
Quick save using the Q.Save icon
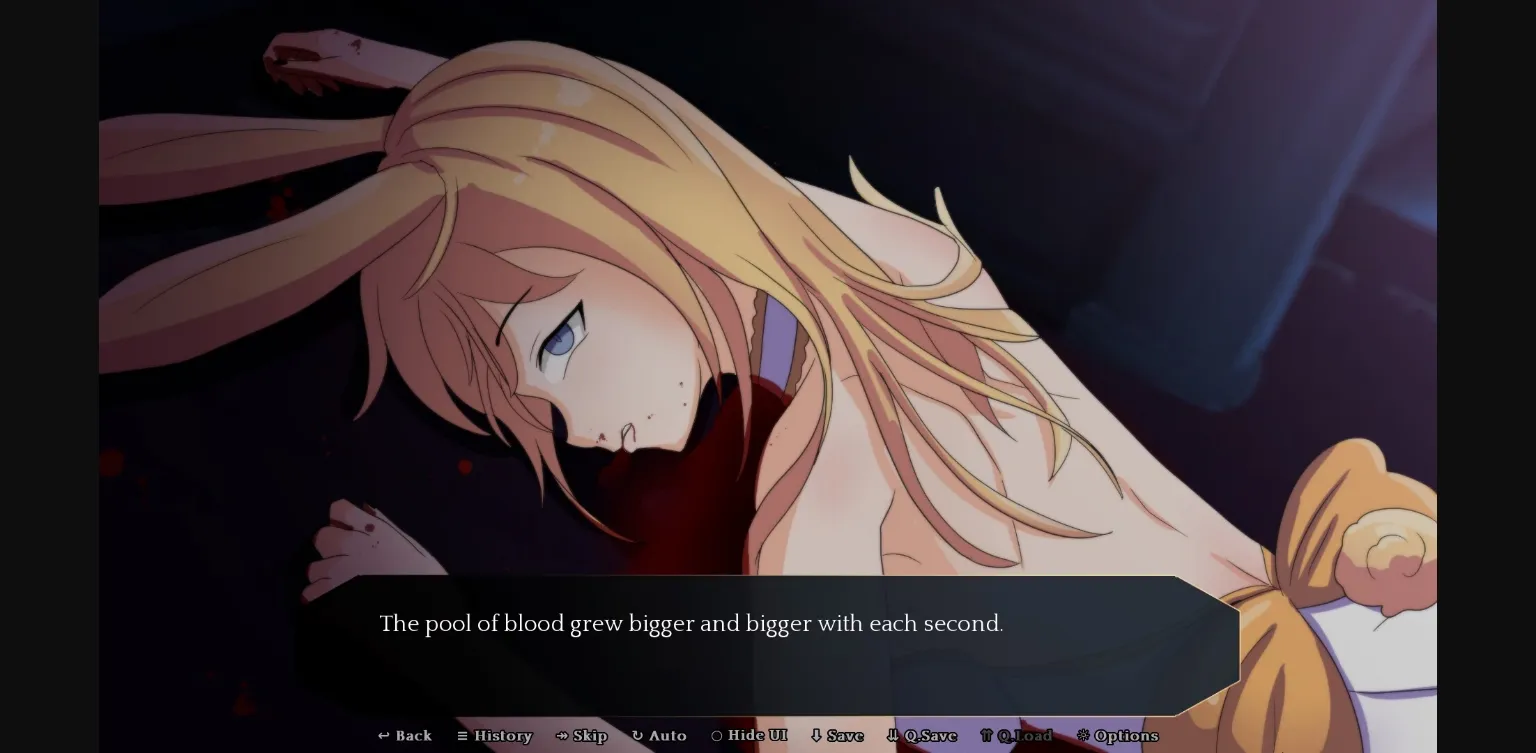[893, 736]
